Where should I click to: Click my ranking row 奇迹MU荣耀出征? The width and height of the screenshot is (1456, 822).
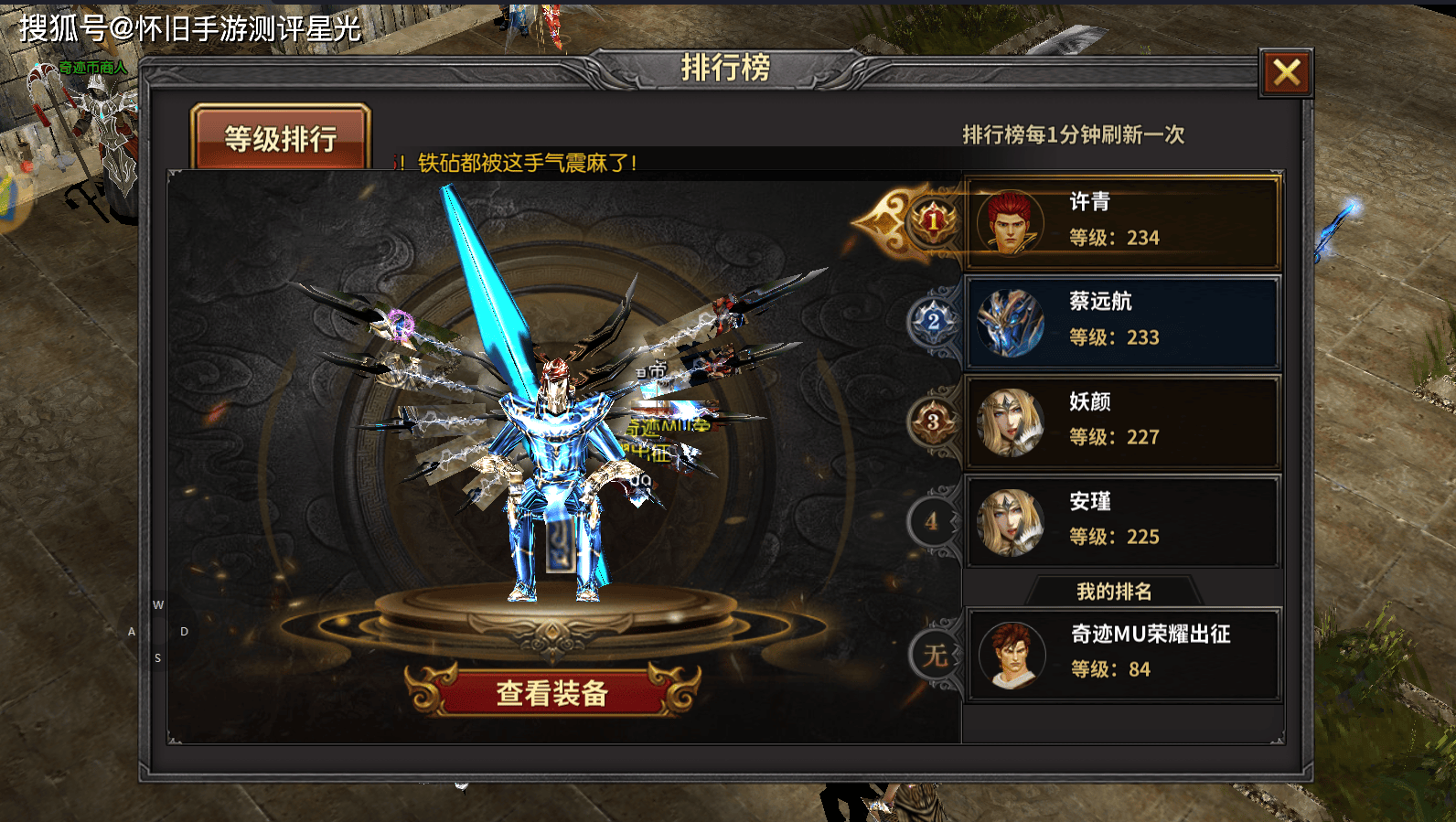coord(1122,654)
